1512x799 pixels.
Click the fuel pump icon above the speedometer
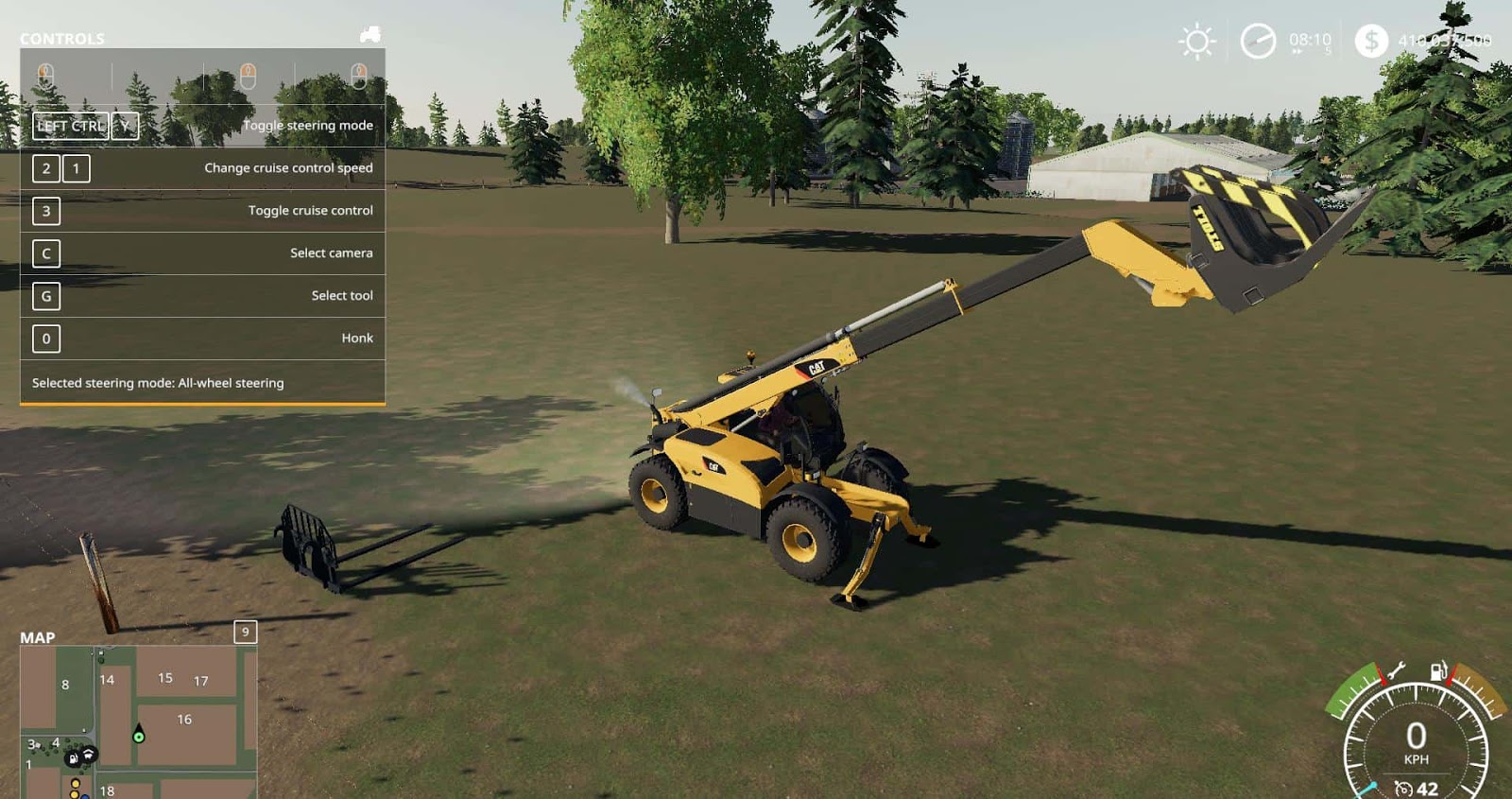click(1437, 670)
